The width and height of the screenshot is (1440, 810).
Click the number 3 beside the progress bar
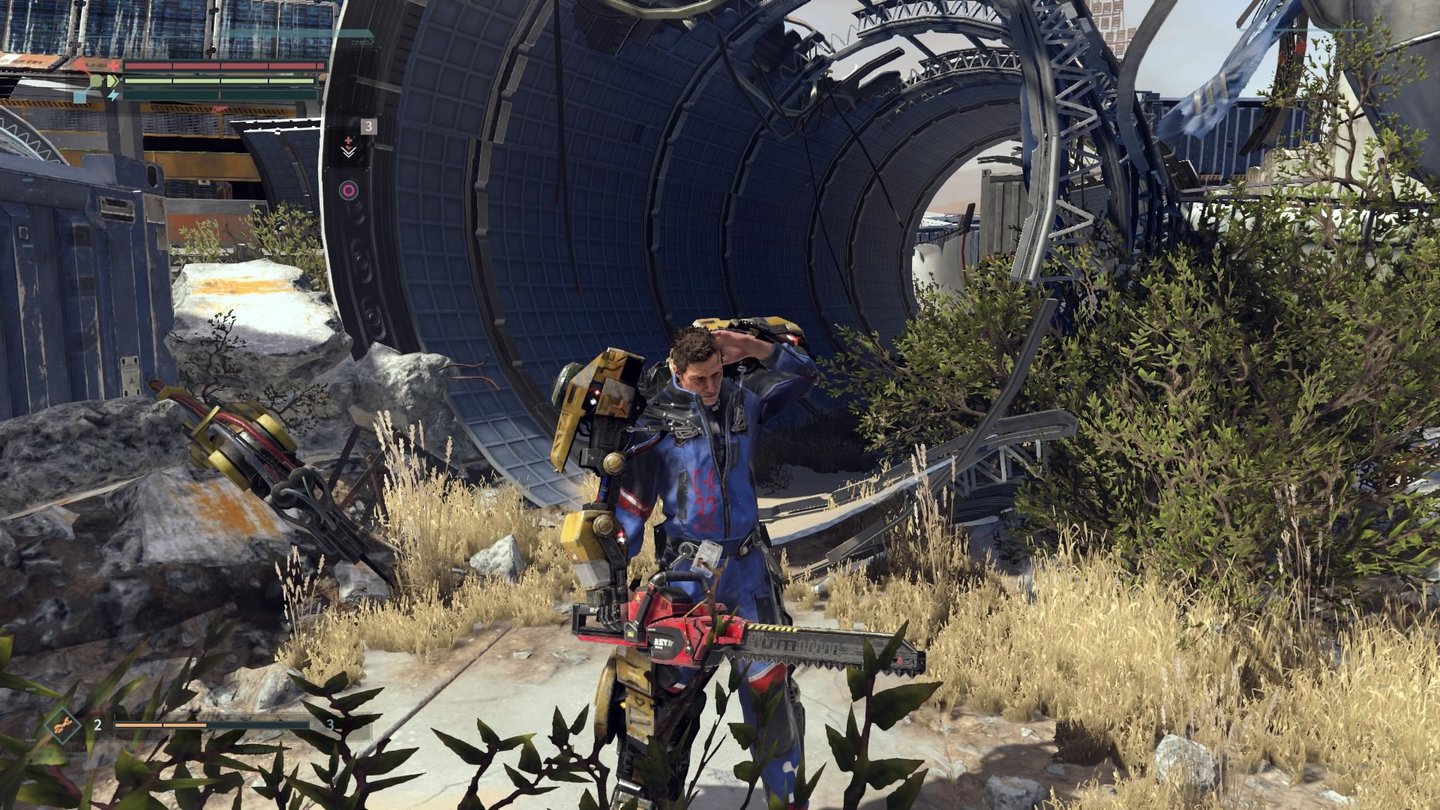point(330,726)
